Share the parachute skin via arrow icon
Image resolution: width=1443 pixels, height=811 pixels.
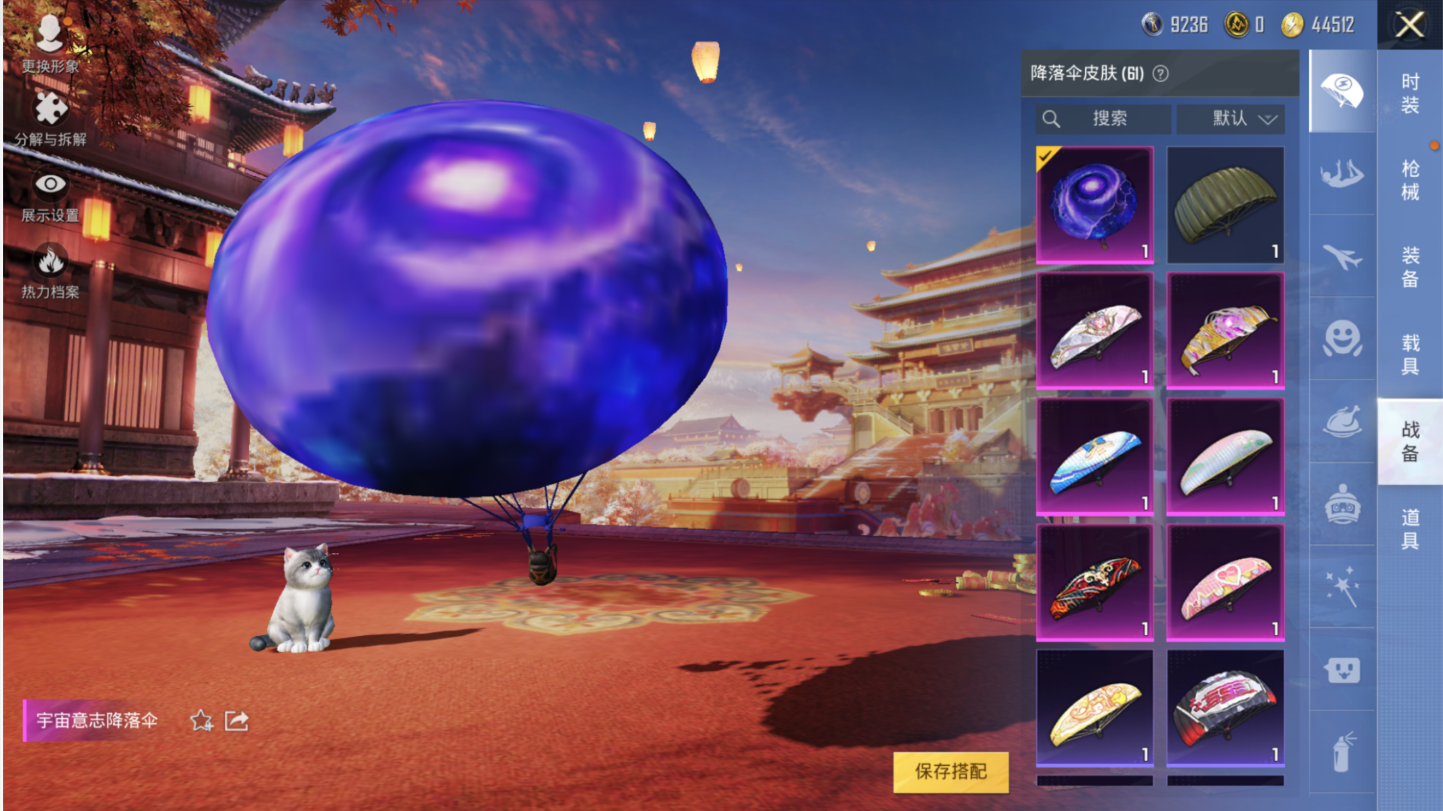point(237,720)
